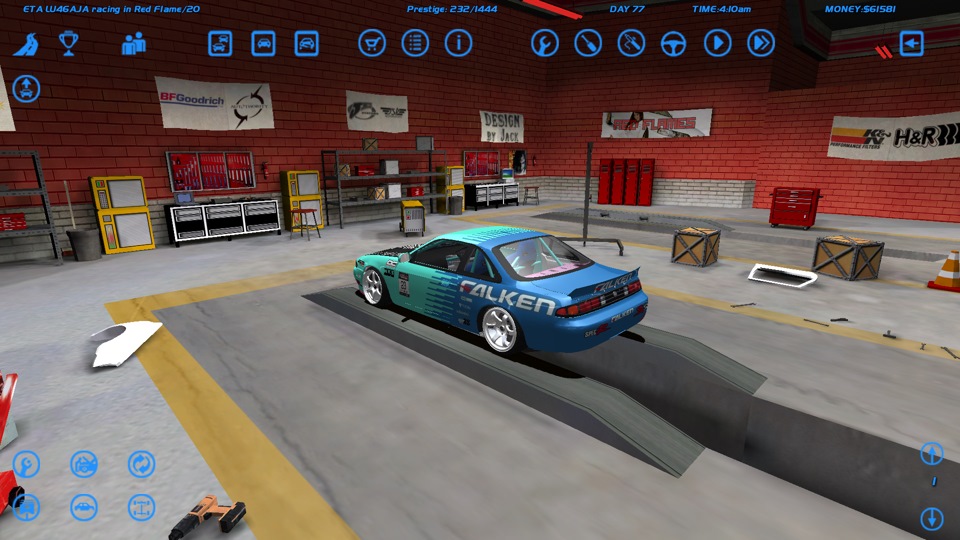Screen dimensions: 960x540
Task: Click the car with up-arrow icon
Action: tap(26, 88)
